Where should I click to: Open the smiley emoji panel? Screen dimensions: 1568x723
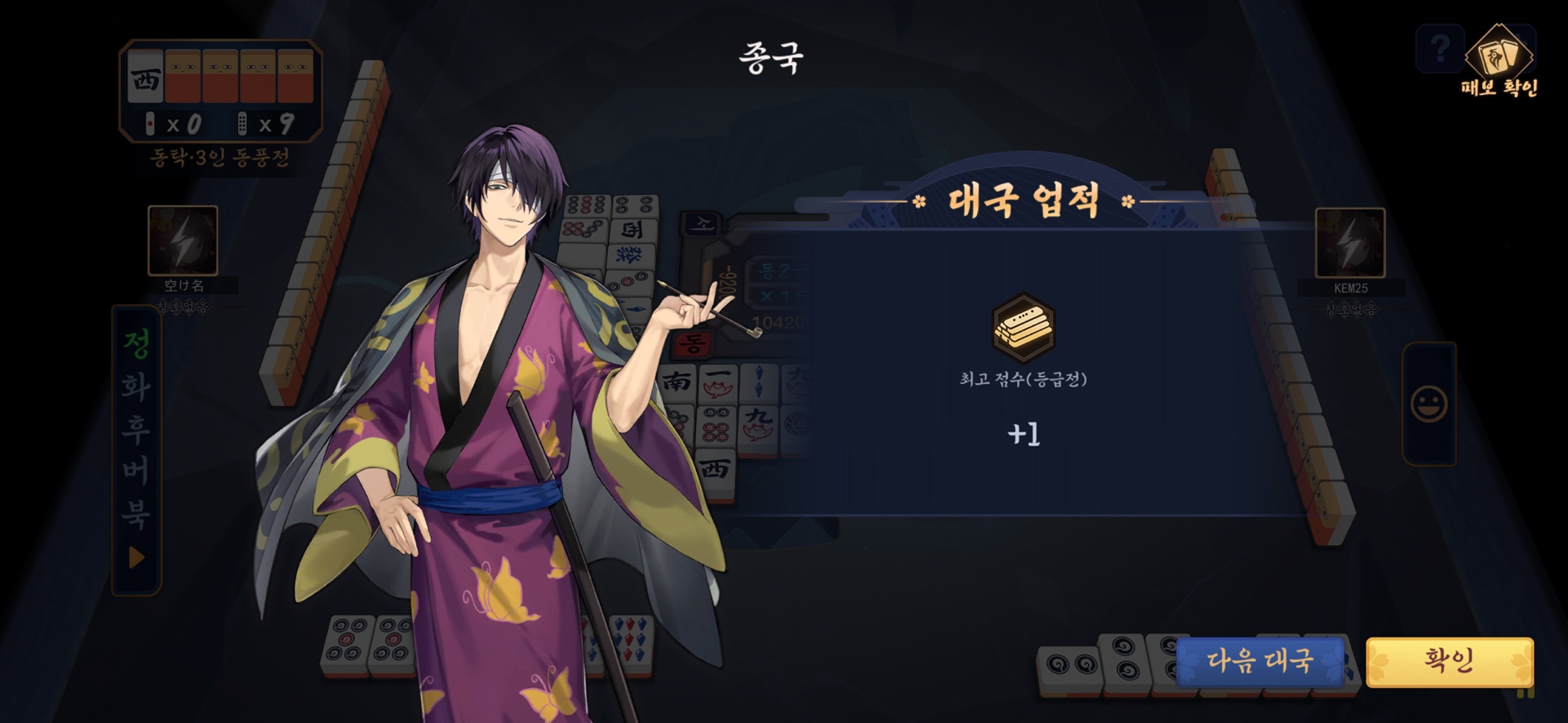tap(1428, 404)
